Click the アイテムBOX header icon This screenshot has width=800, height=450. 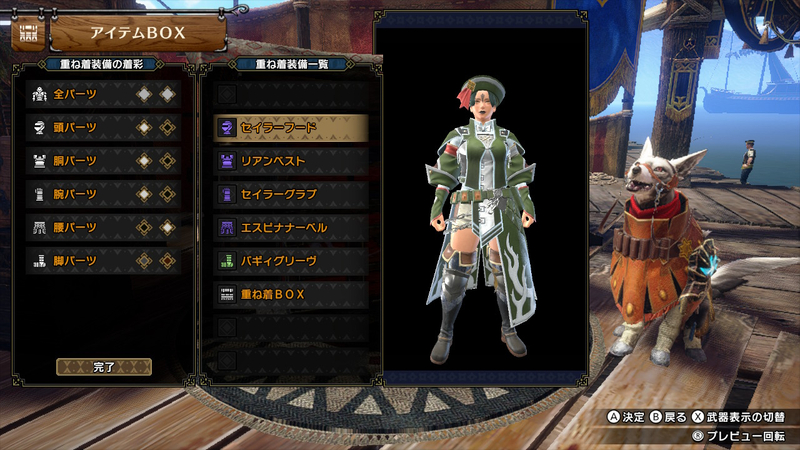[27, 33]
